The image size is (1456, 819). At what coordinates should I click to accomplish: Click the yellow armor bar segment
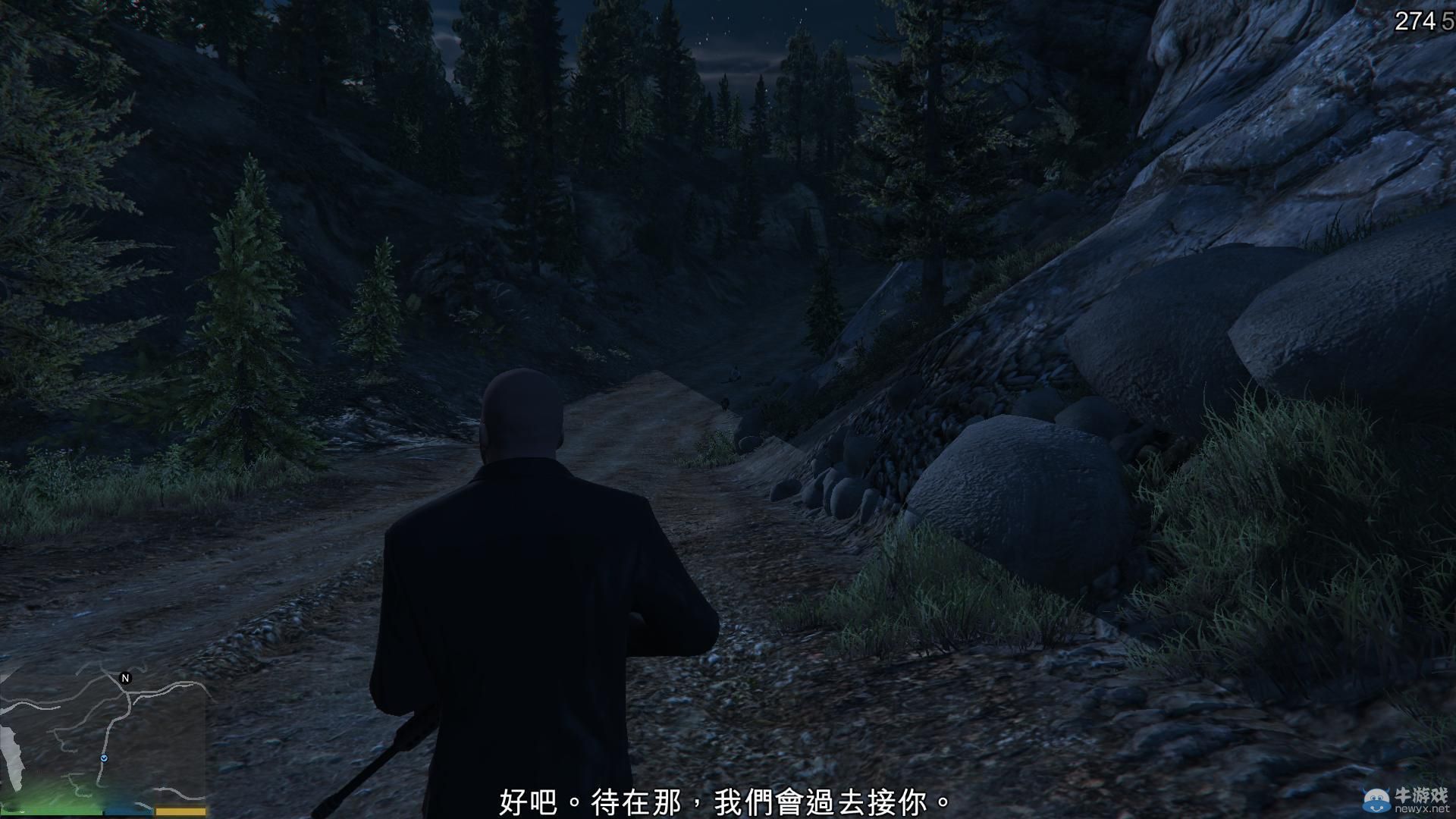(180, 809)
